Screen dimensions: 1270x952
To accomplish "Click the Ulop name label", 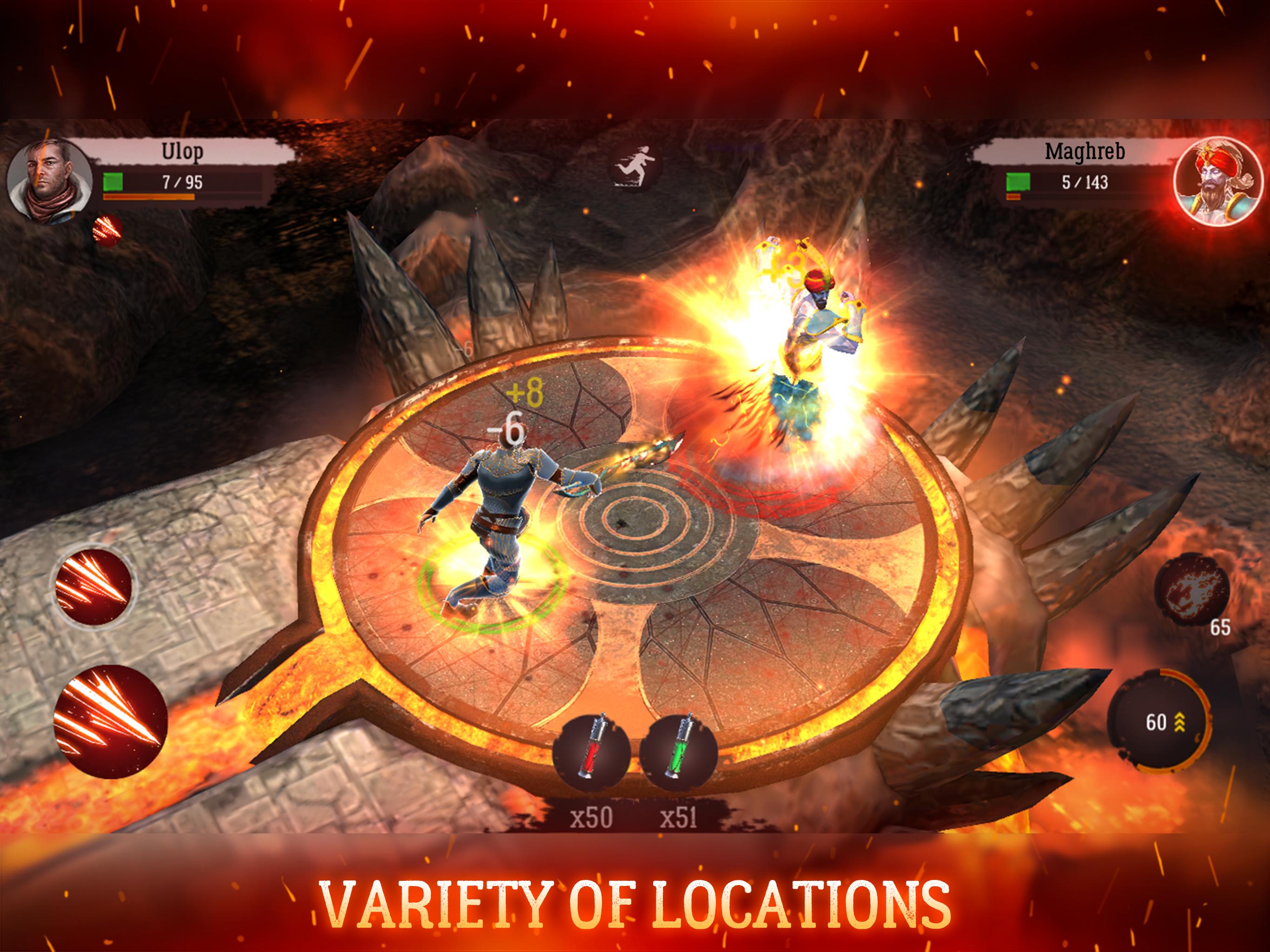I will tap(181, 151).
